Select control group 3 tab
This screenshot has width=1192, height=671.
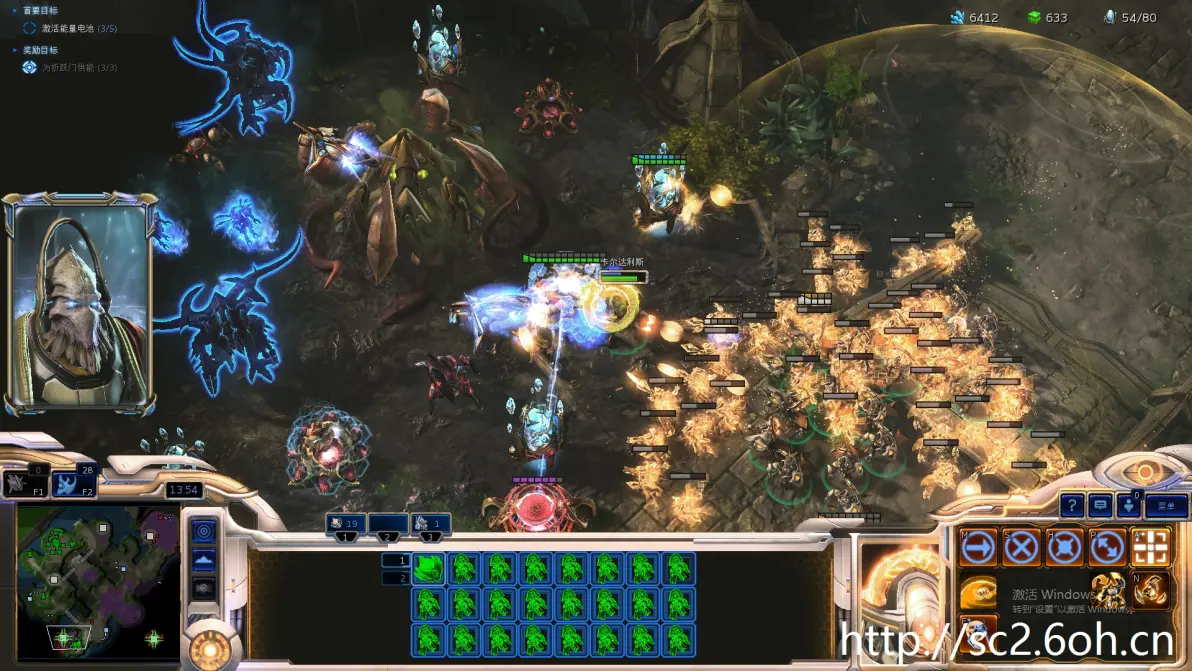430,523
